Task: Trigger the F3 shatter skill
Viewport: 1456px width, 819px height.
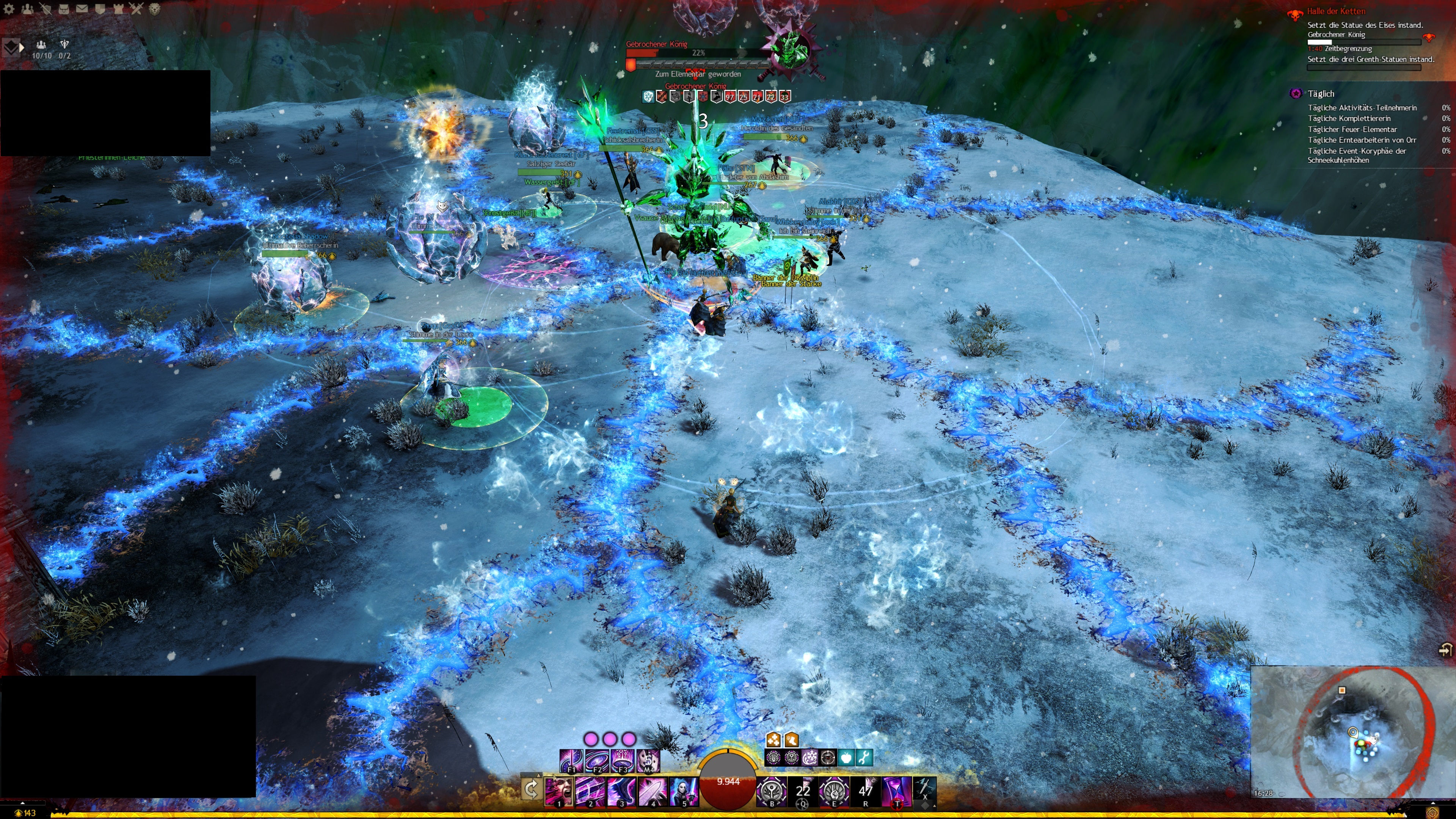Action: tap(622, 760)
